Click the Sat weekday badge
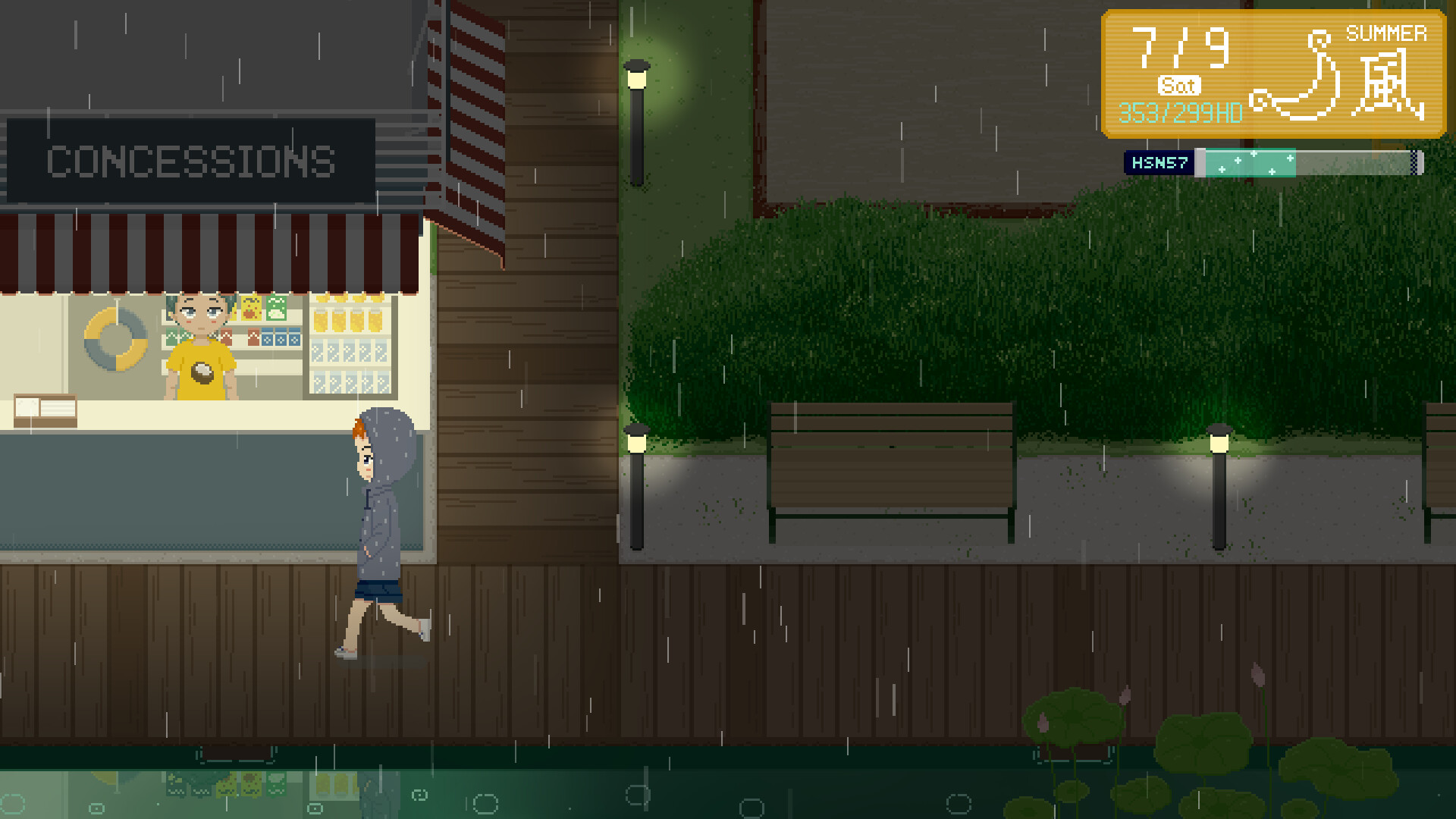 point(1180,86)
